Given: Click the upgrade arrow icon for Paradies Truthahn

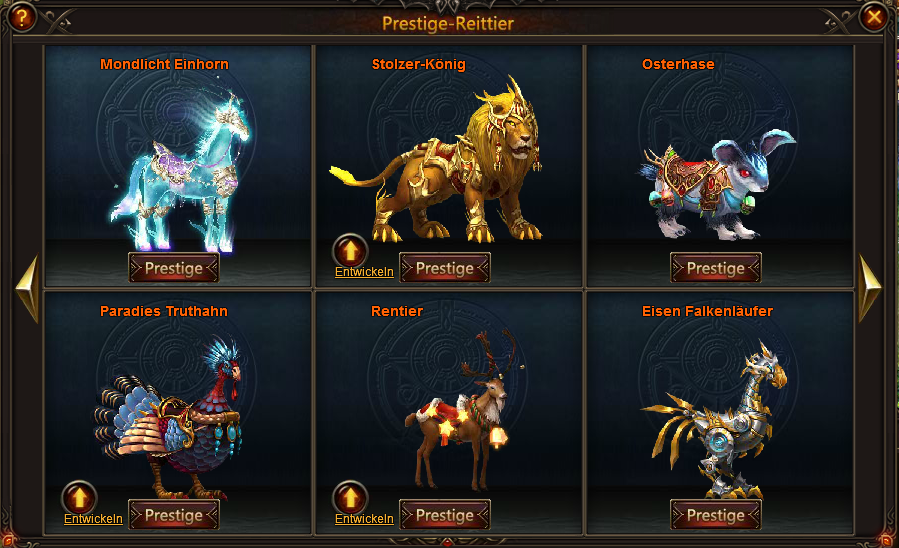Looking at the screenshot, I should pos(79,497).
